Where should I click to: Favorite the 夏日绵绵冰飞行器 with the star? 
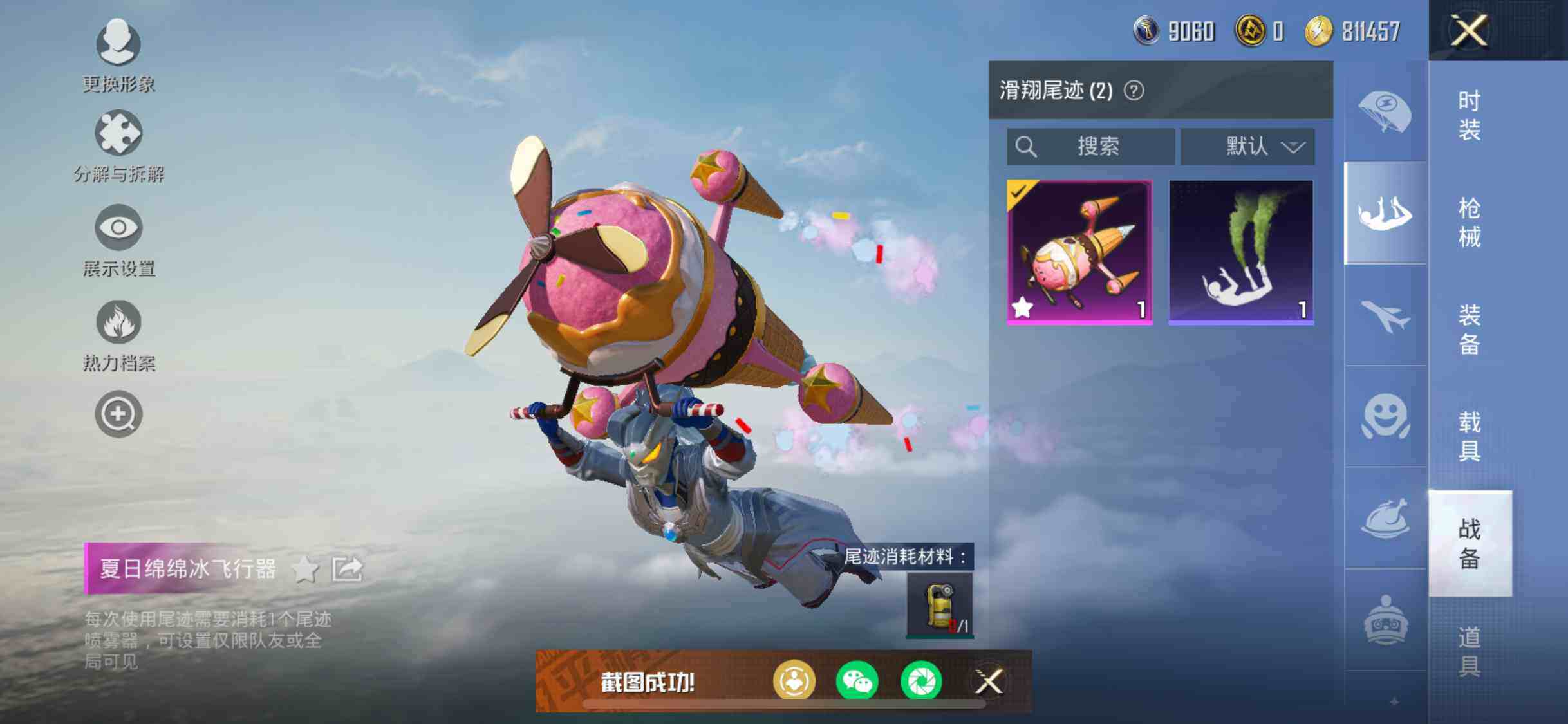pos(305,570)
